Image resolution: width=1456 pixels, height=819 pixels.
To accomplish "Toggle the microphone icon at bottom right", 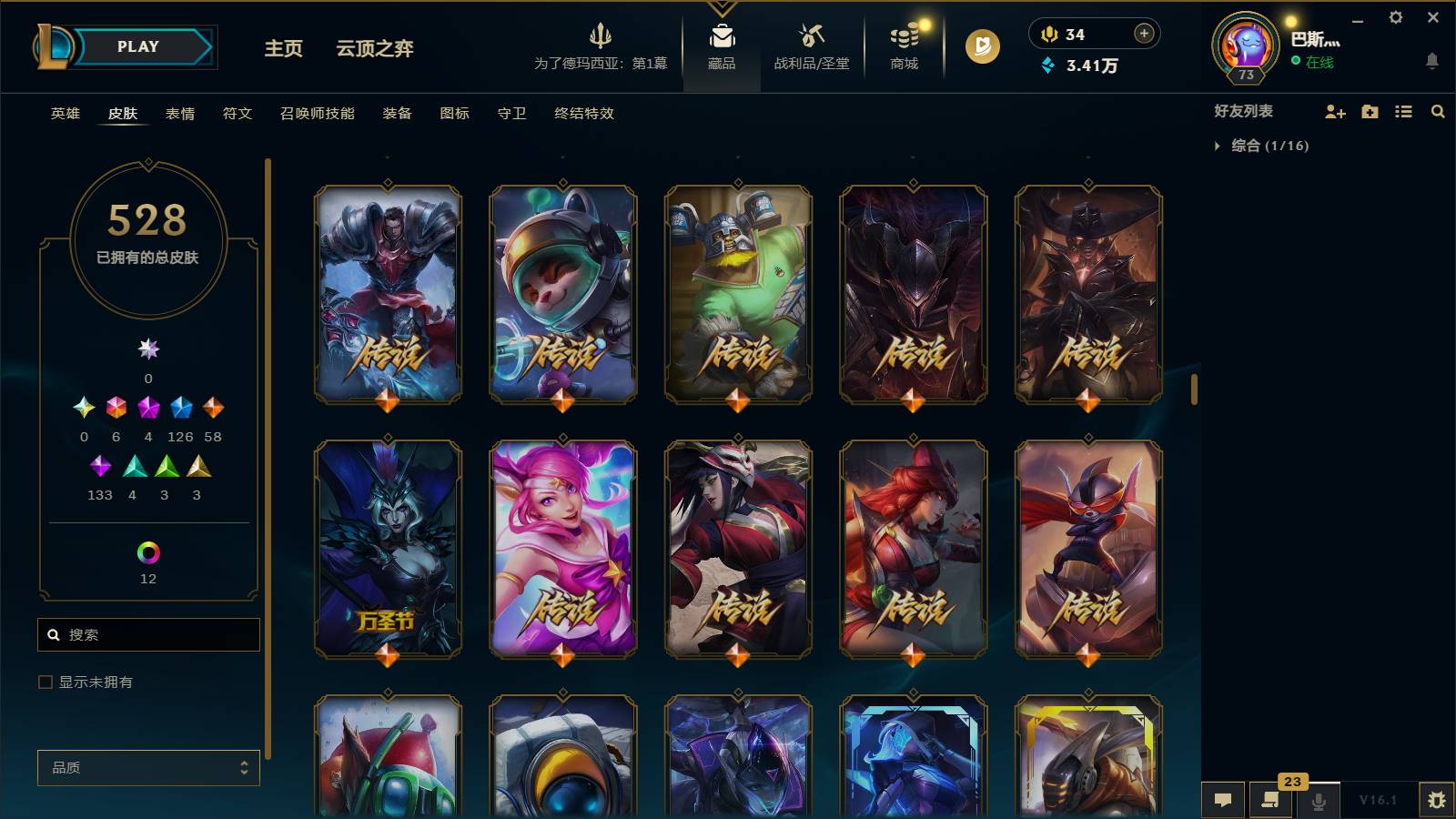I will coord(1318,800).
